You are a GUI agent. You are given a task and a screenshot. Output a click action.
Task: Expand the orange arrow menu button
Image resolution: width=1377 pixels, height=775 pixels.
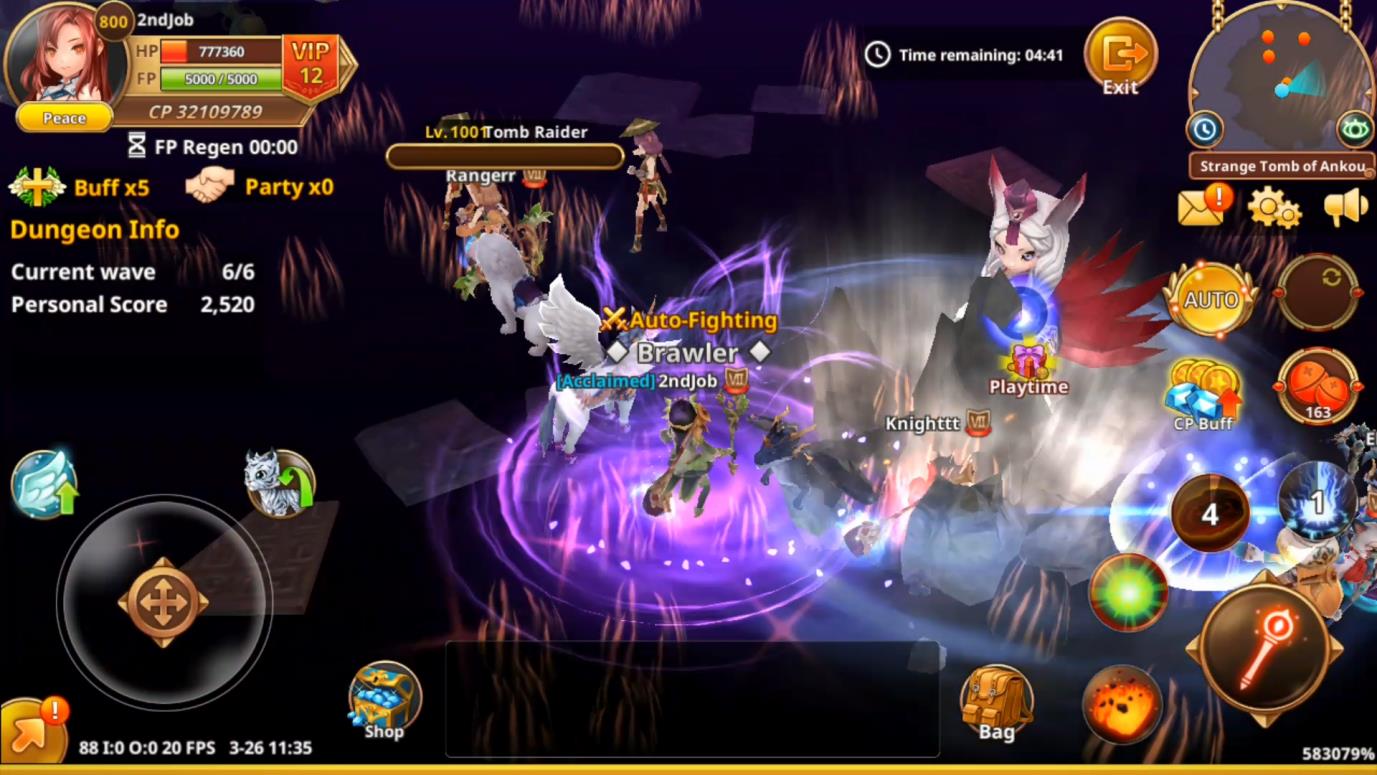pyautogui.click(x=28, y=737)
